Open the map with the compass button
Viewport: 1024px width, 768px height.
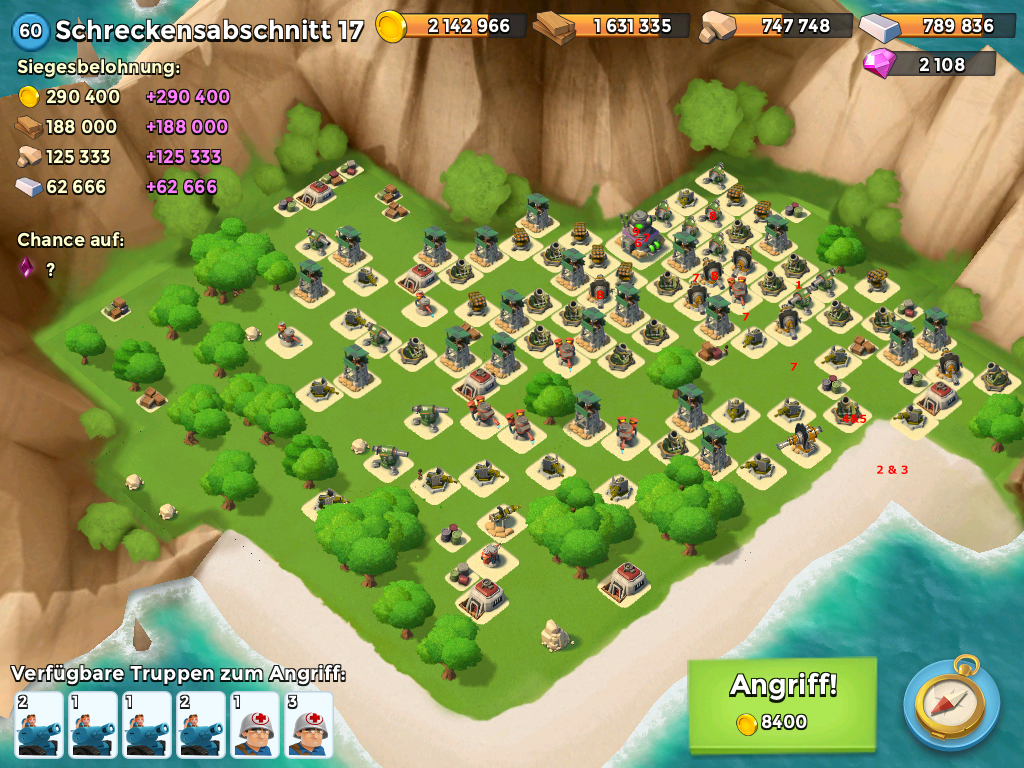(951, 703)
